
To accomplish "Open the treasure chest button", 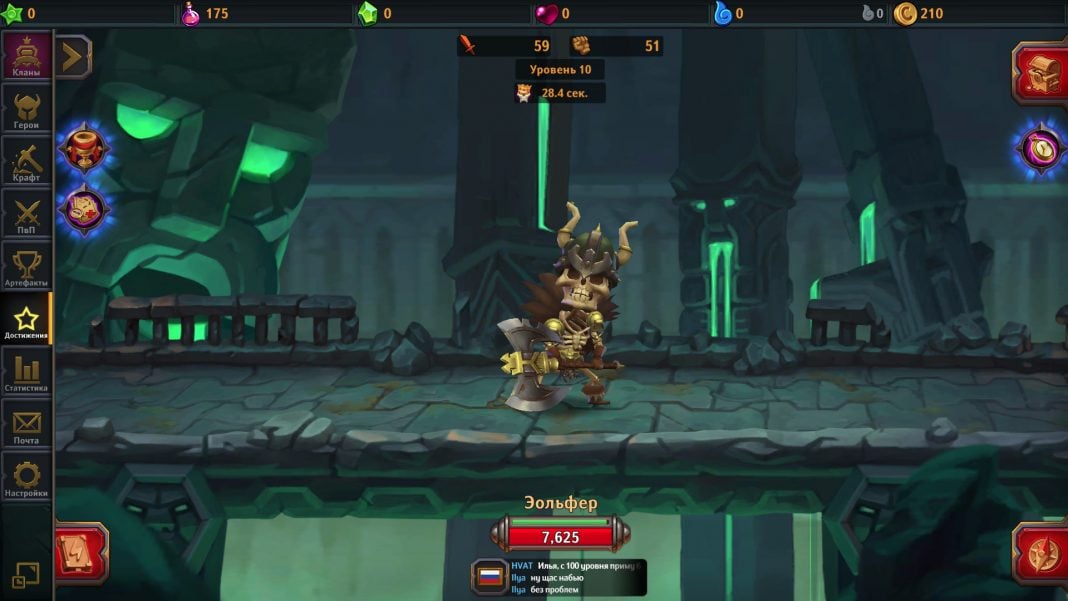I will pos(1040,72).
